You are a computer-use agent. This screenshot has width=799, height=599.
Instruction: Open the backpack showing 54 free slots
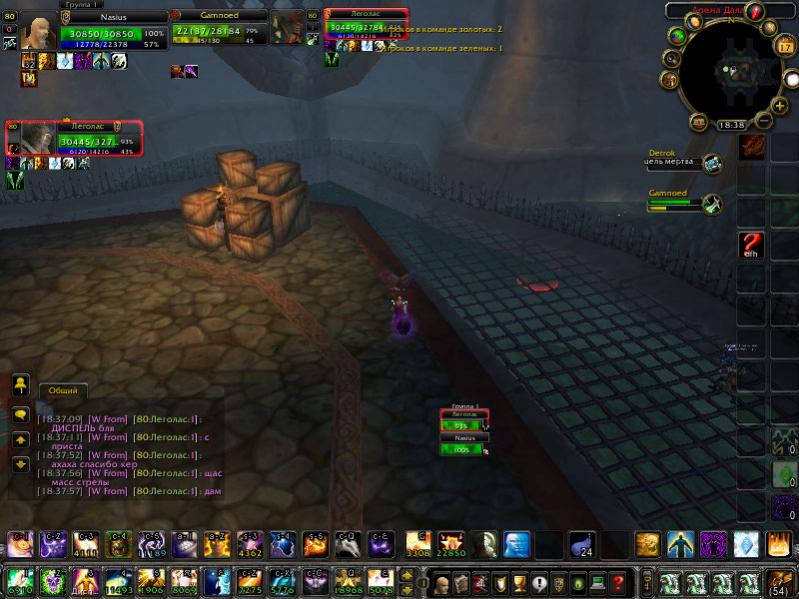(x=780, y=582)
